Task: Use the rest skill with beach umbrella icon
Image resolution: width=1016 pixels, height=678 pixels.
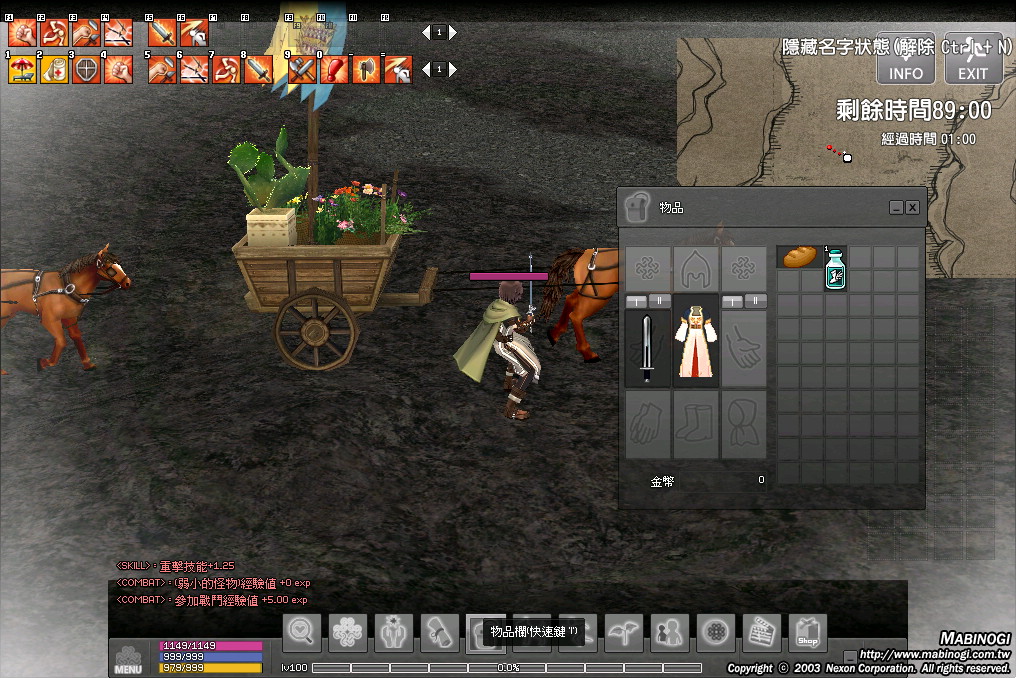Action: (22, 69)
